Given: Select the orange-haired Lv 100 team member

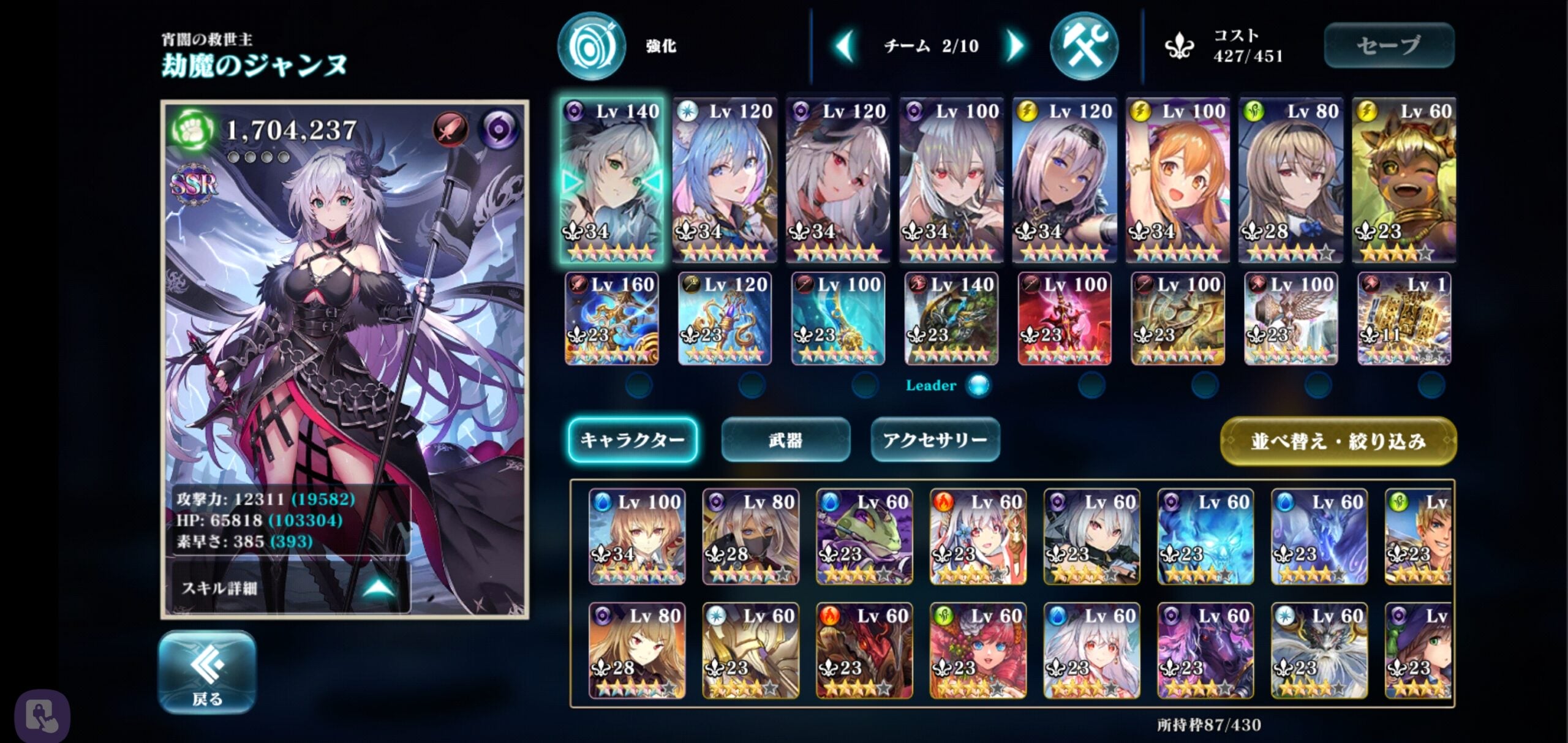Looking at the screenshot, I should click(1177, 181).
